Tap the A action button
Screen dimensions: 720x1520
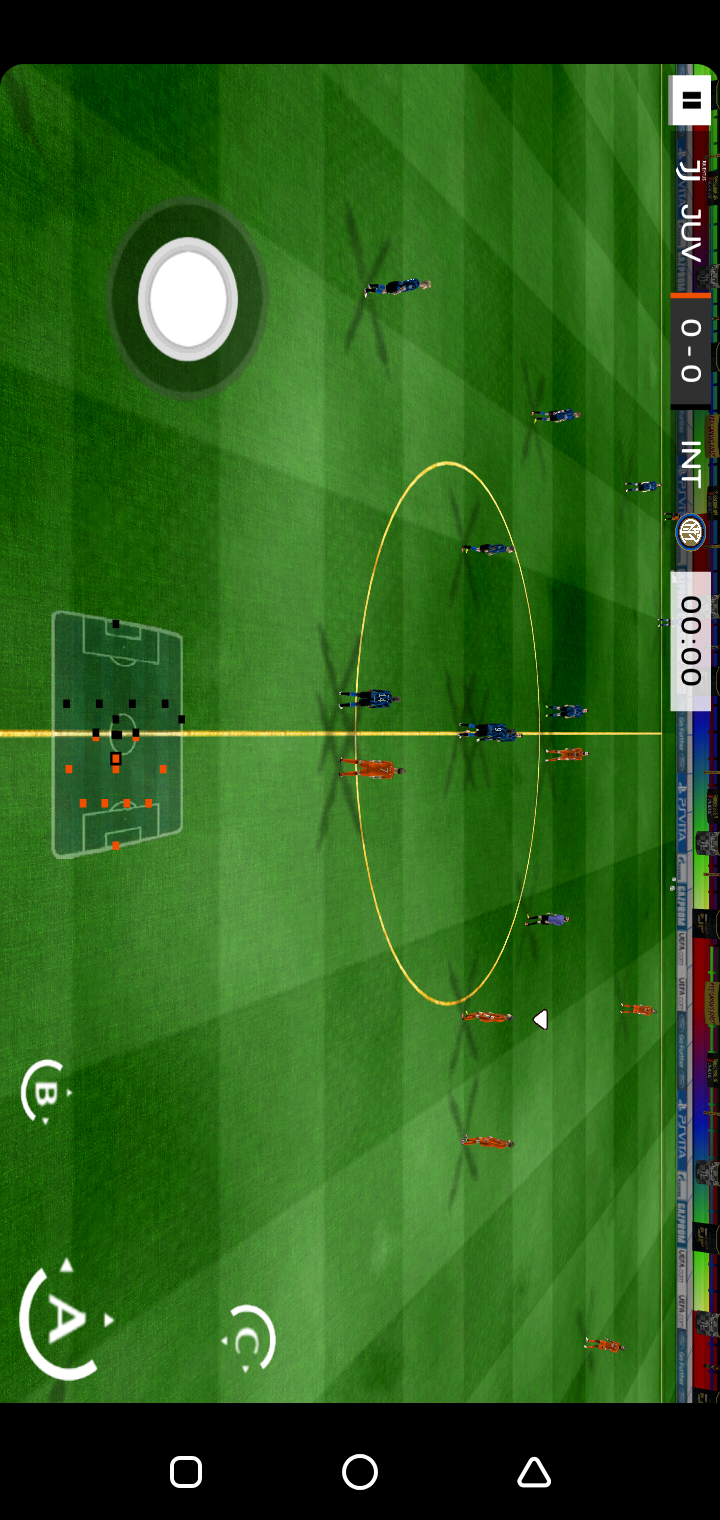click(64, 1320)
